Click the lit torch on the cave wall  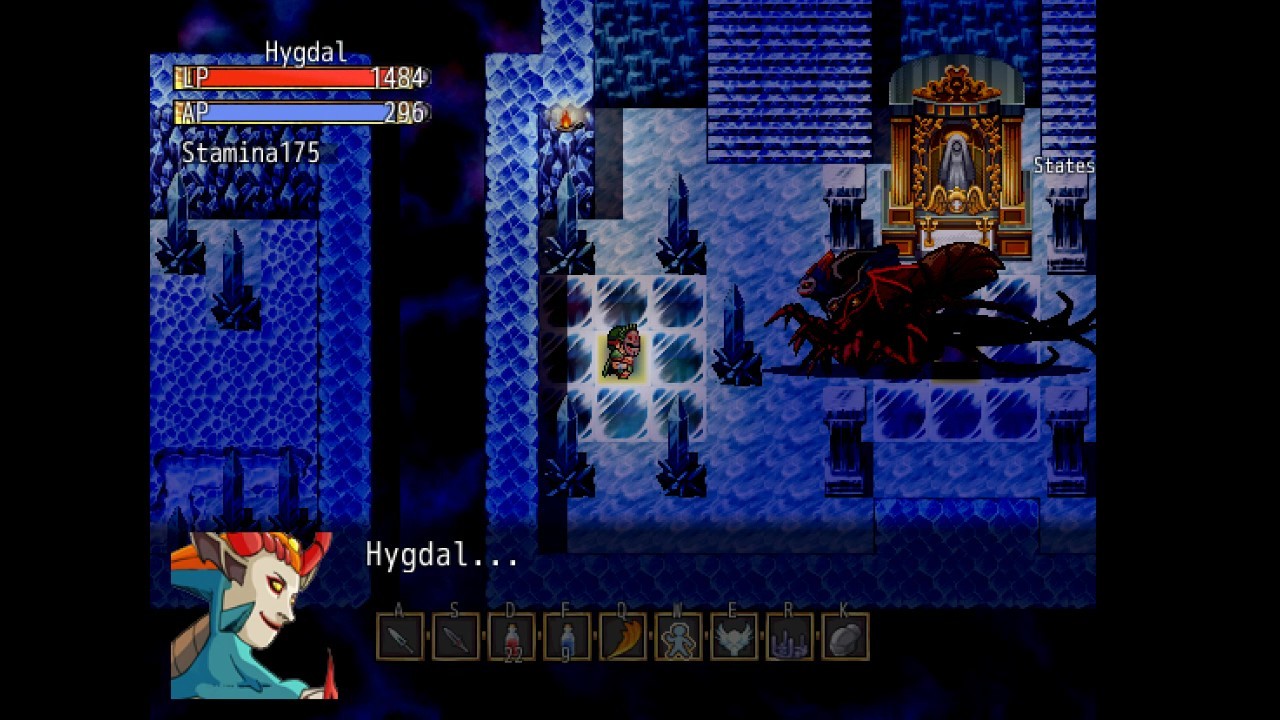563,122
